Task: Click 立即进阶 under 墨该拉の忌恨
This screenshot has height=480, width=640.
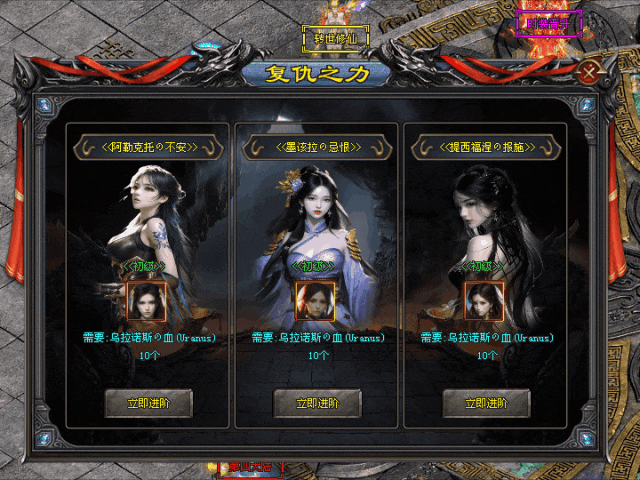Action: coord(317,403)
